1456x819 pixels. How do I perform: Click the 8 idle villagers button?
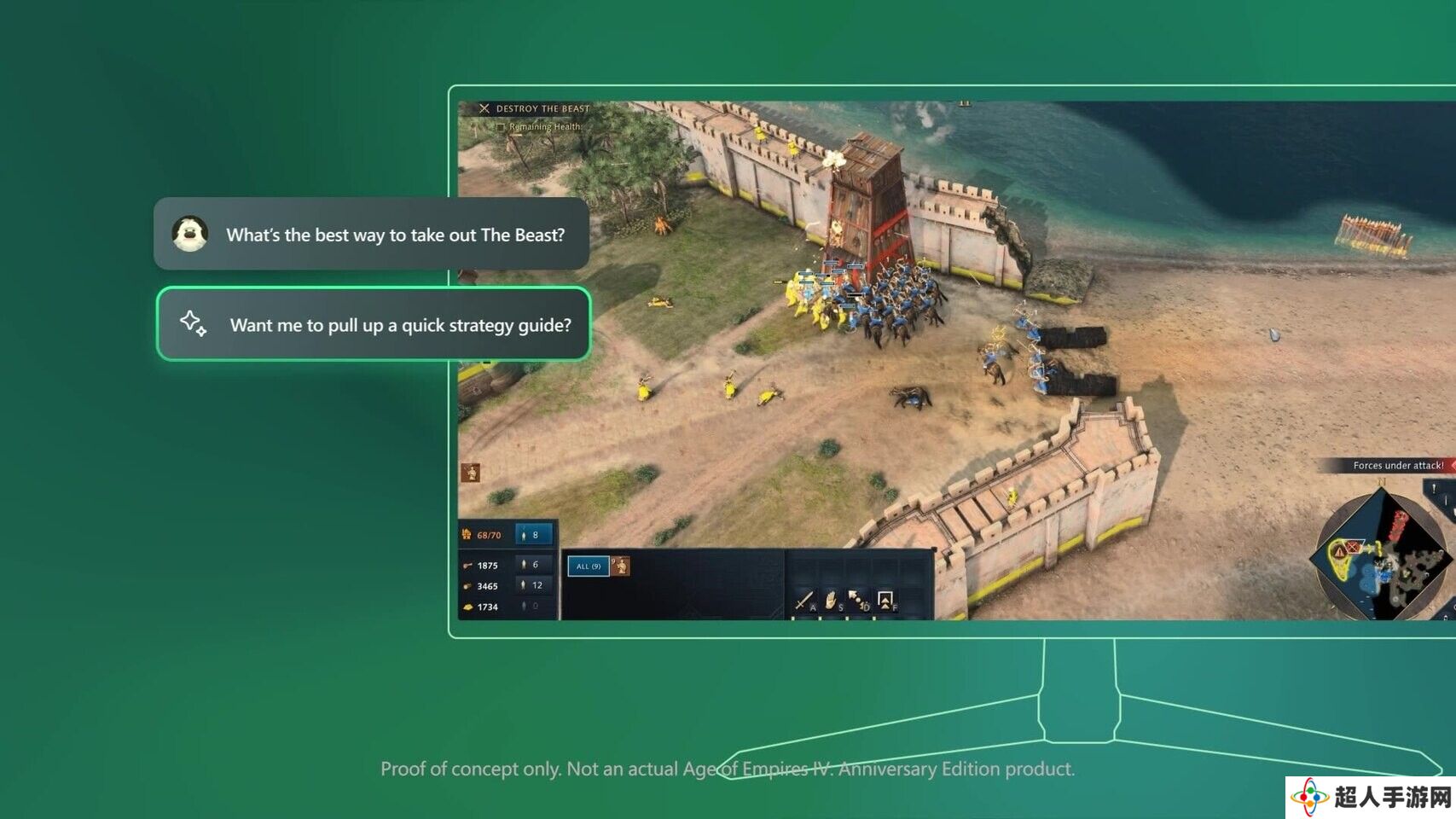click(x=534, y=535)
